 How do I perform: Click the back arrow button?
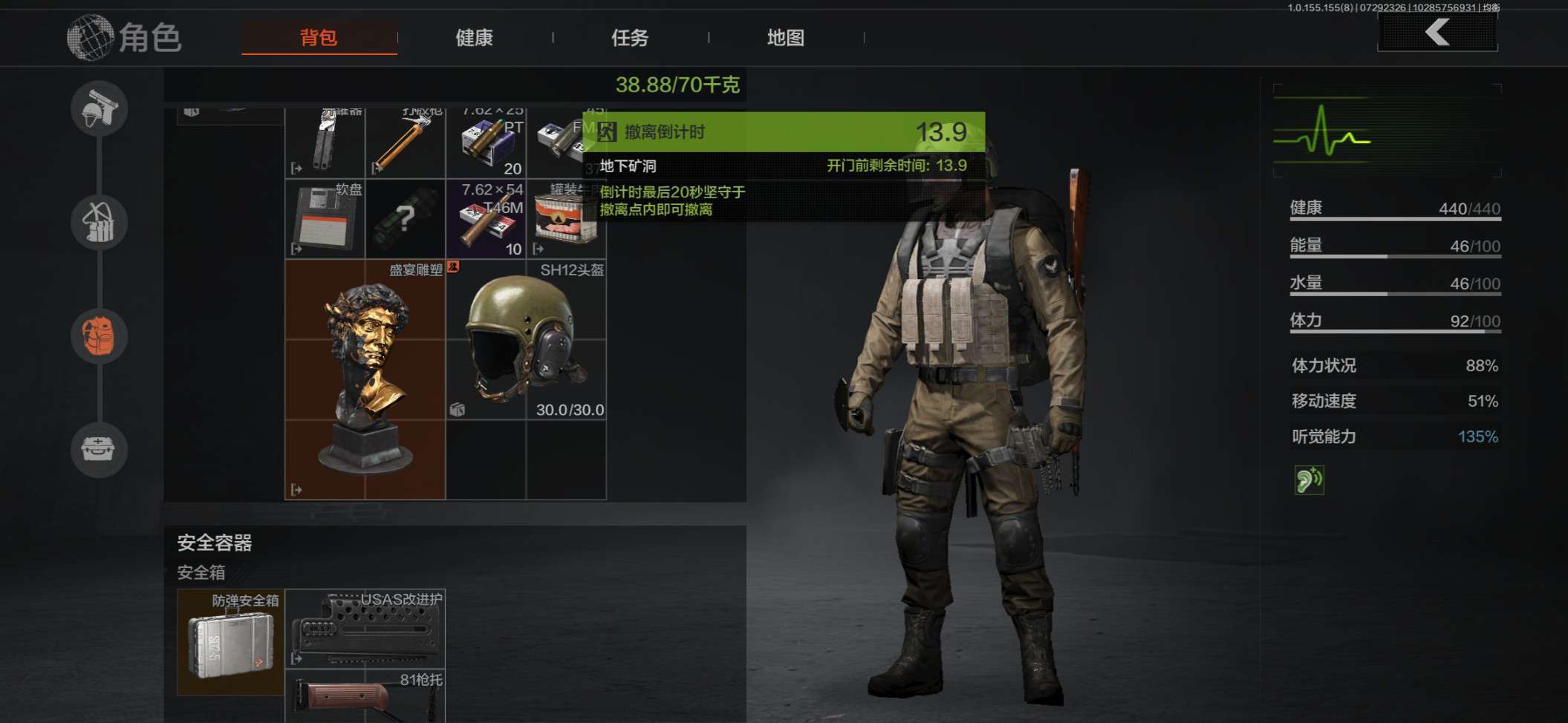coord(1437,33)
